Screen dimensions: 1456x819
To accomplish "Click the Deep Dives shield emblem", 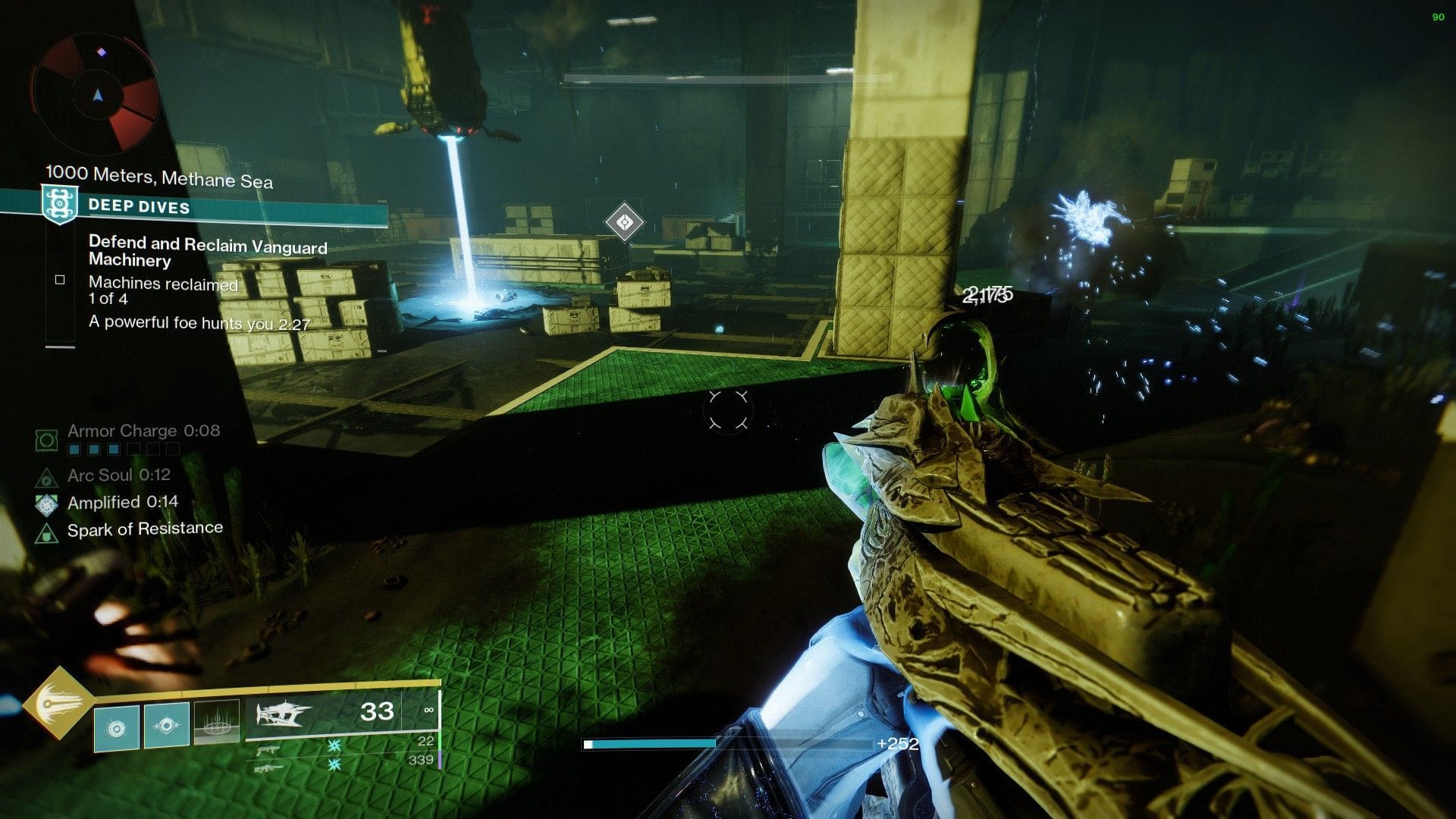I will pos(60,203).
